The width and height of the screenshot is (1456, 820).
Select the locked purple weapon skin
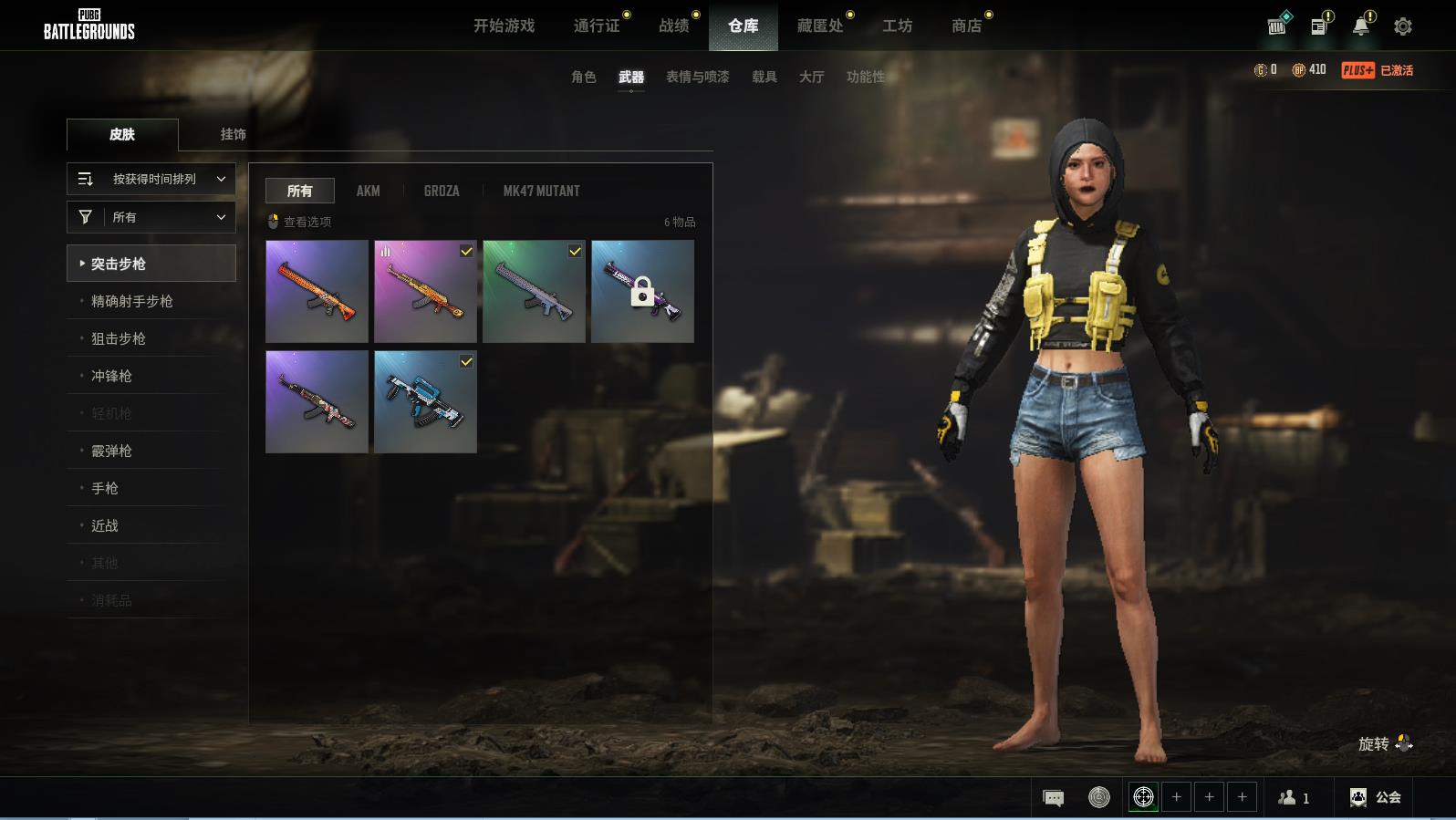pyautogui.click(x=642, y=291)
